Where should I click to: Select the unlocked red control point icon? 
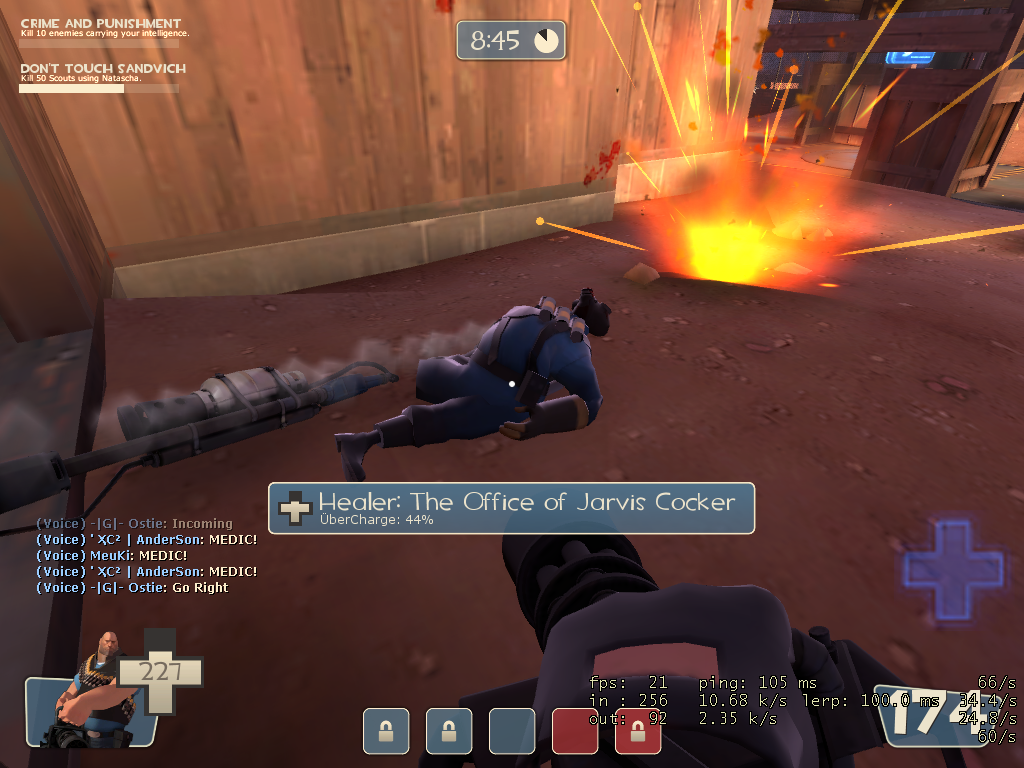point(575,731)
